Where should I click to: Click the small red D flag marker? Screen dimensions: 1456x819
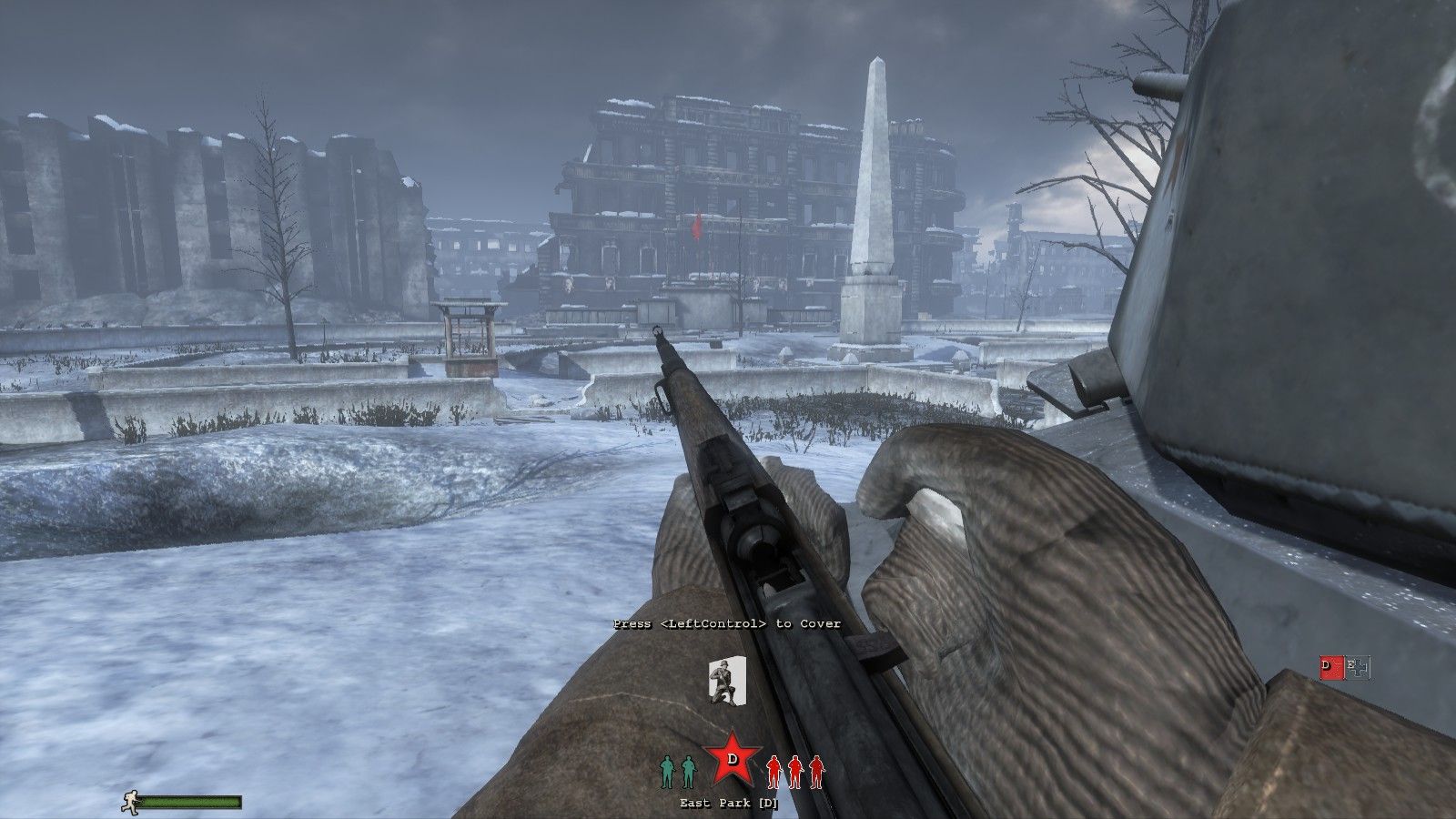1330,668
